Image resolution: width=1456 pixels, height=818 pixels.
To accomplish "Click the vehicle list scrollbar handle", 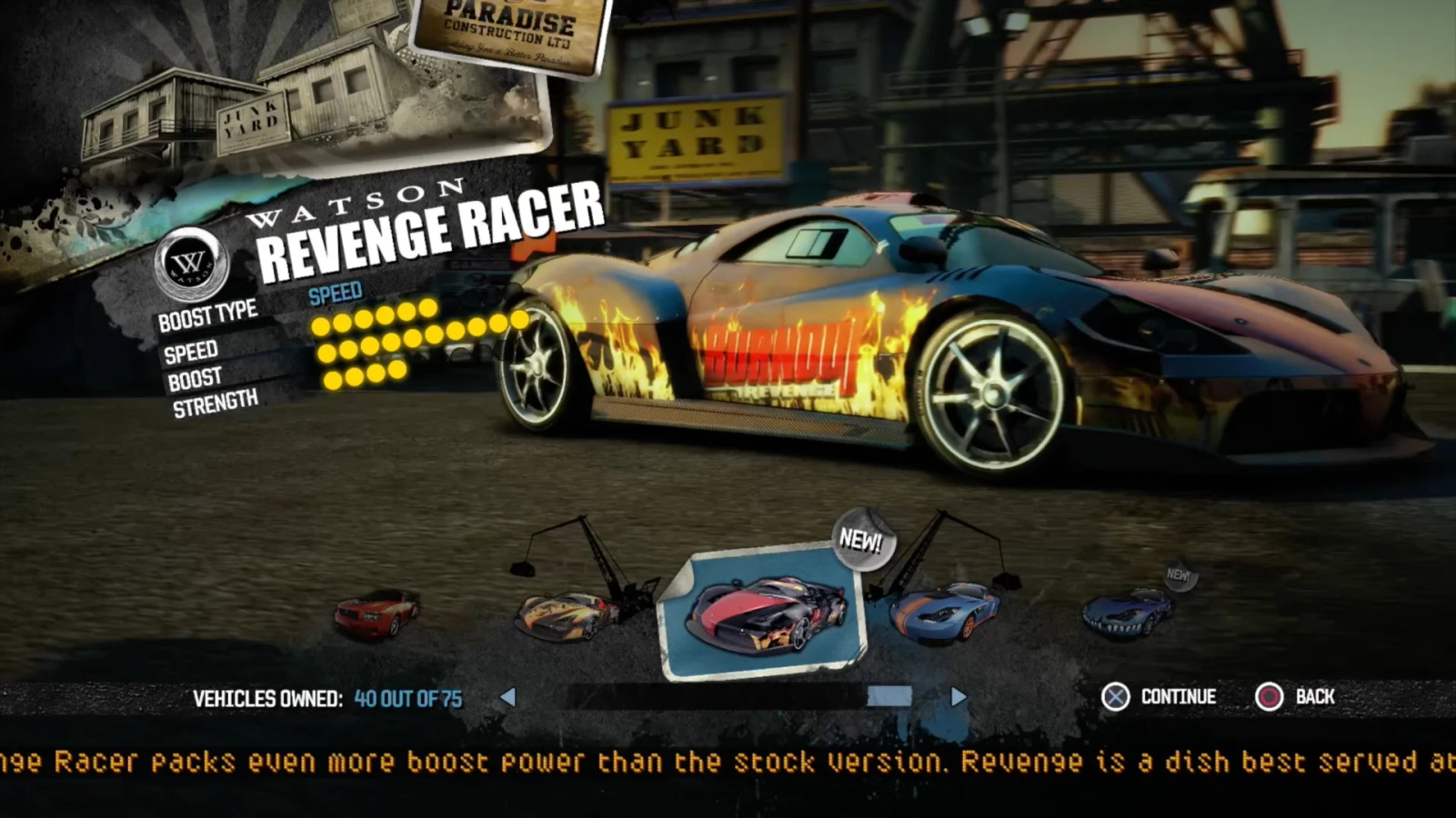I will click(889, 697).
